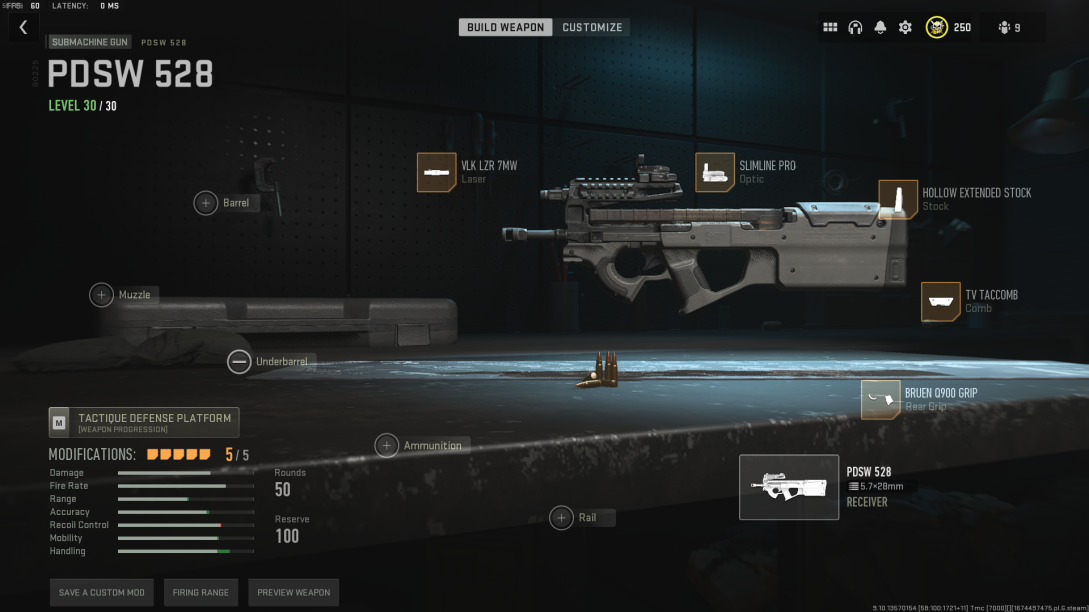Click the headset voice chat icon

[855, 28]
